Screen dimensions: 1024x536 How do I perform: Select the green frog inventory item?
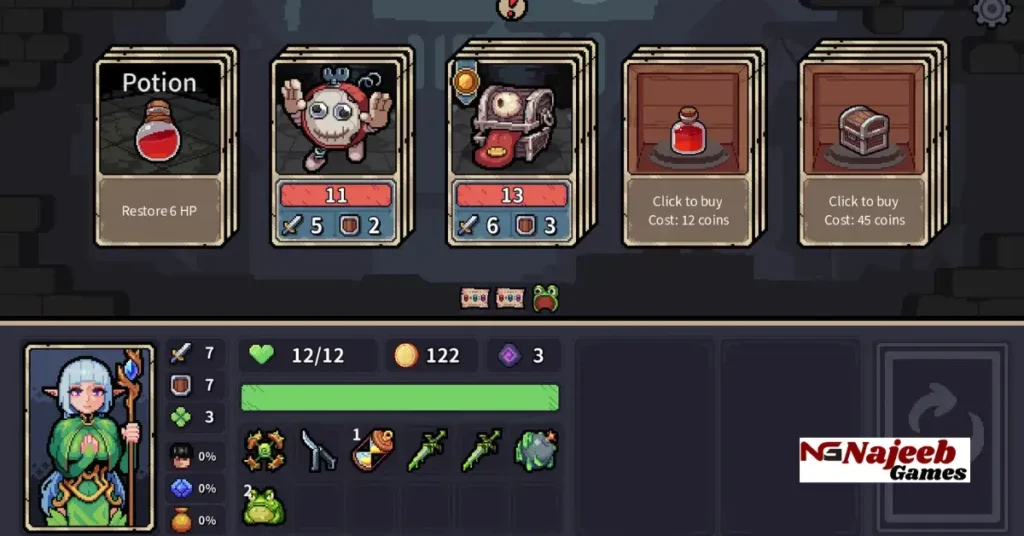click(265, 506)
